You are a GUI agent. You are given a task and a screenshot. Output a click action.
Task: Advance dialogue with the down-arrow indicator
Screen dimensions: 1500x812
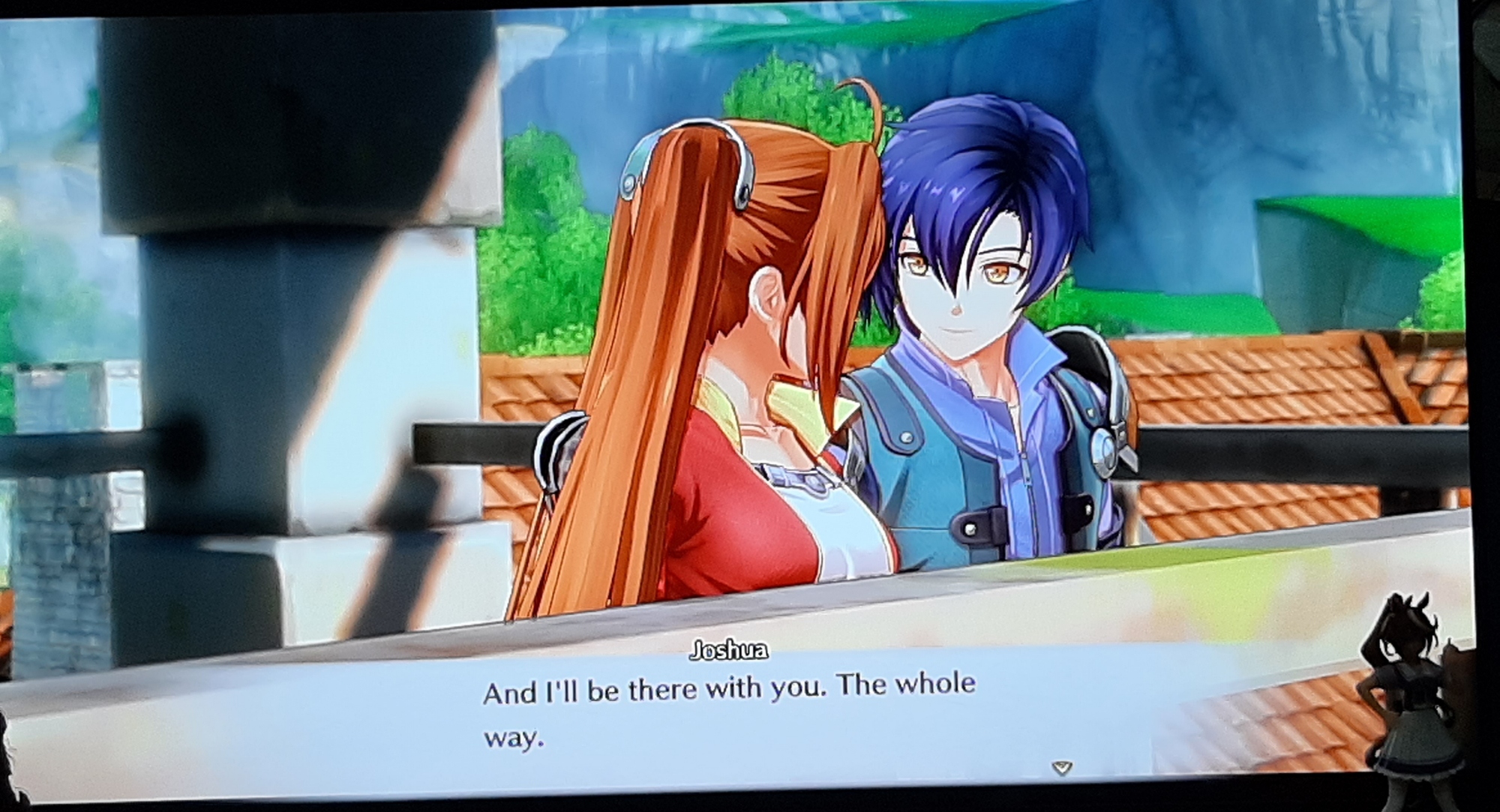coord(1061,767)
